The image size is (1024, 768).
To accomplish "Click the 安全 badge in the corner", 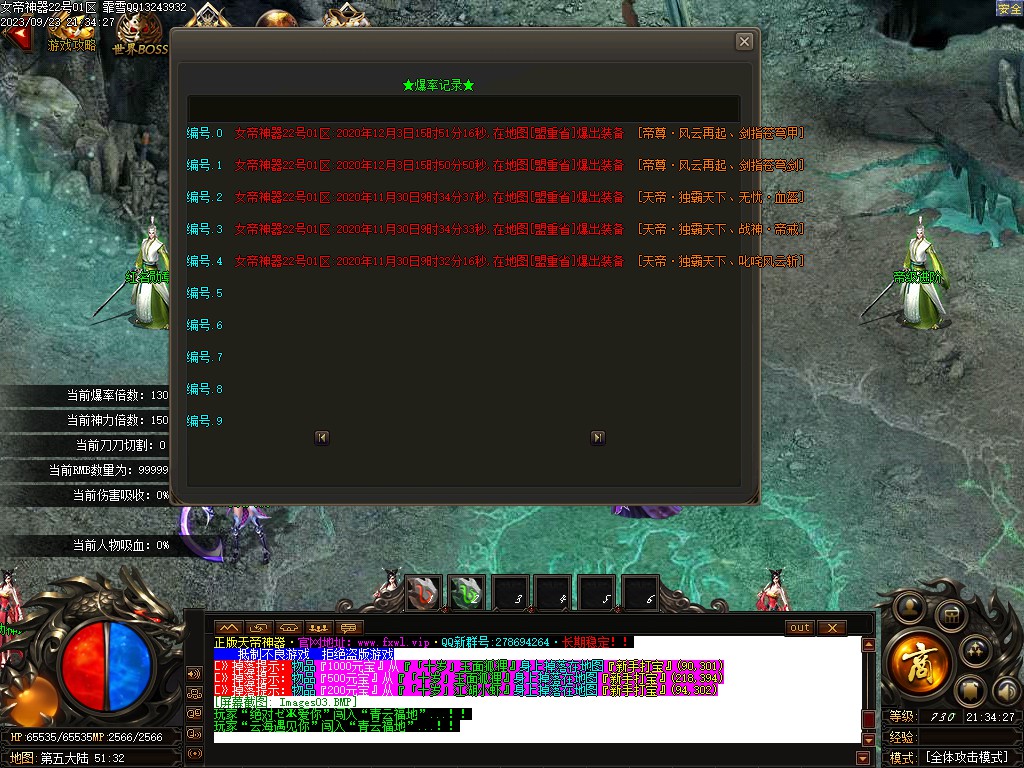I will (x=1009, y=8).
